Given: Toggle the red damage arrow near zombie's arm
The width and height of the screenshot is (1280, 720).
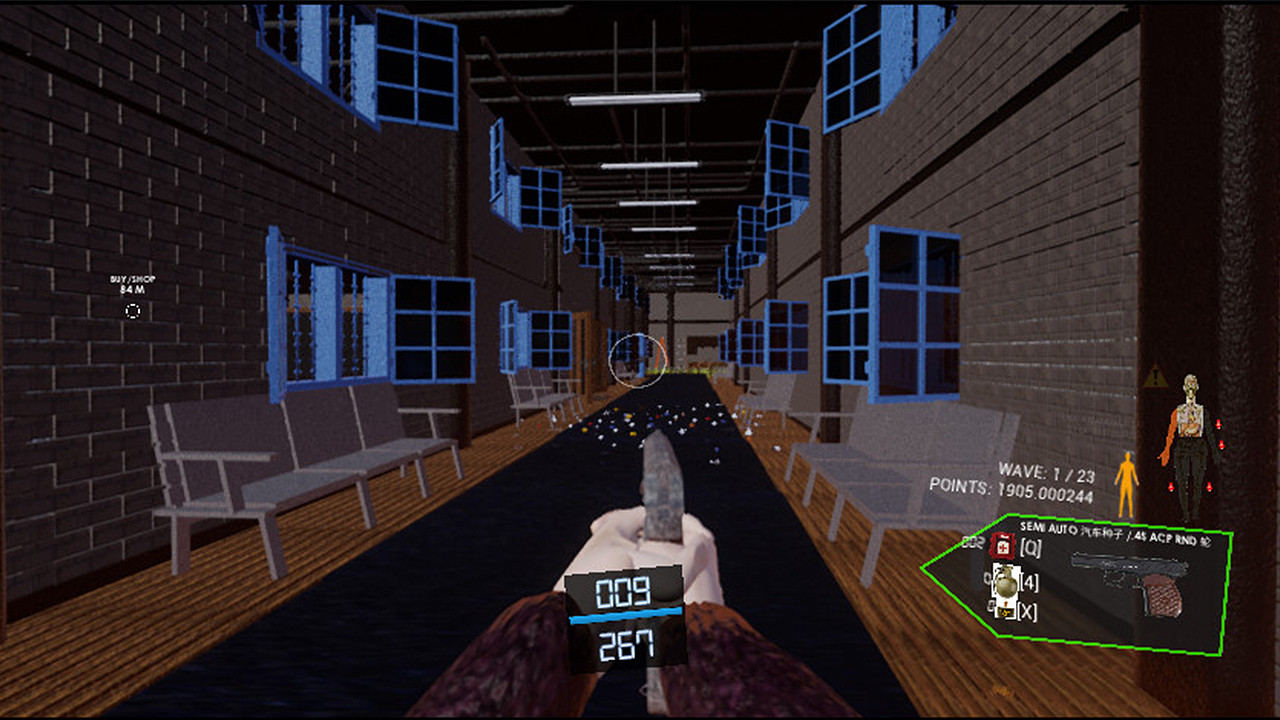Looking at the screenshot, I should [x=1218, y=425].
